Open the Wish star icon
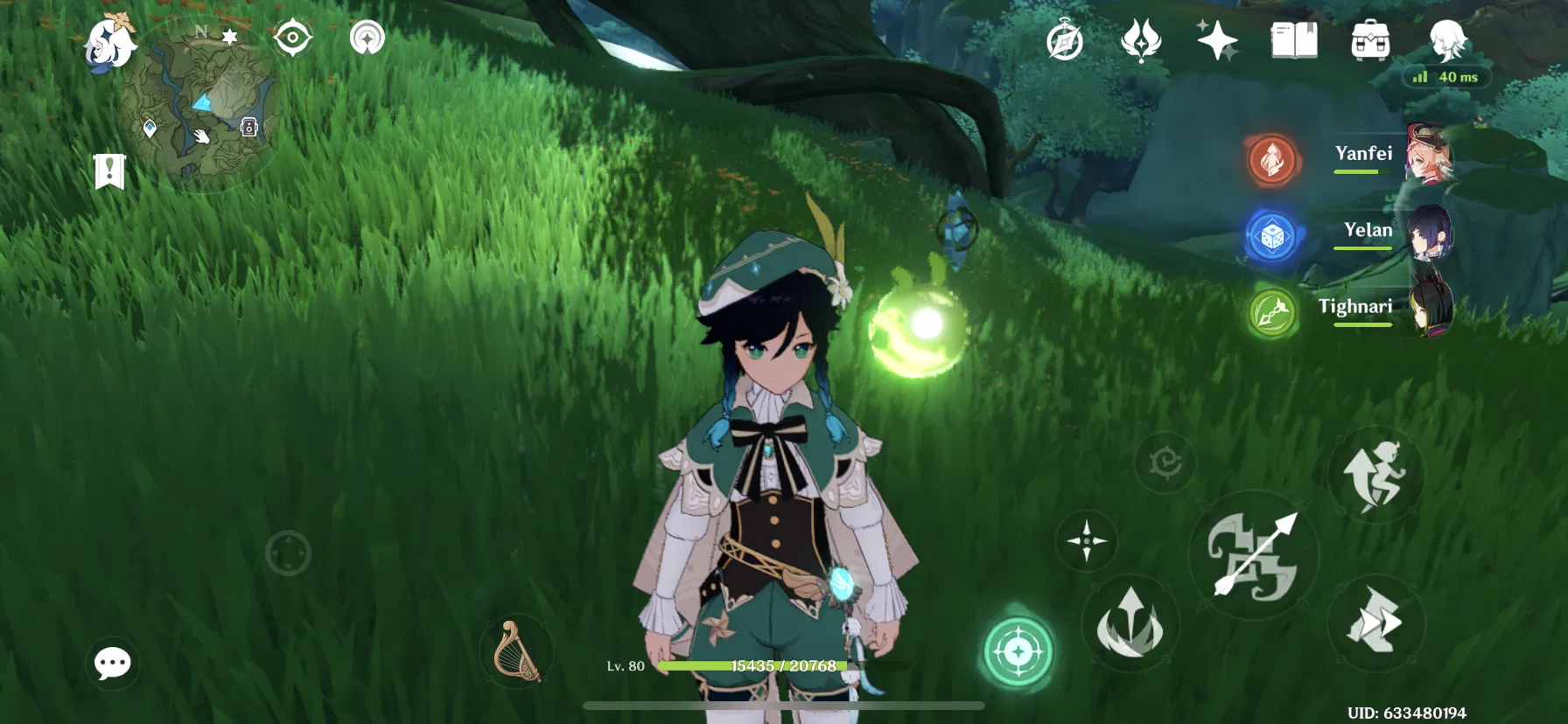The width and height of the screenshot is (1568, 724). point(1217,41)
